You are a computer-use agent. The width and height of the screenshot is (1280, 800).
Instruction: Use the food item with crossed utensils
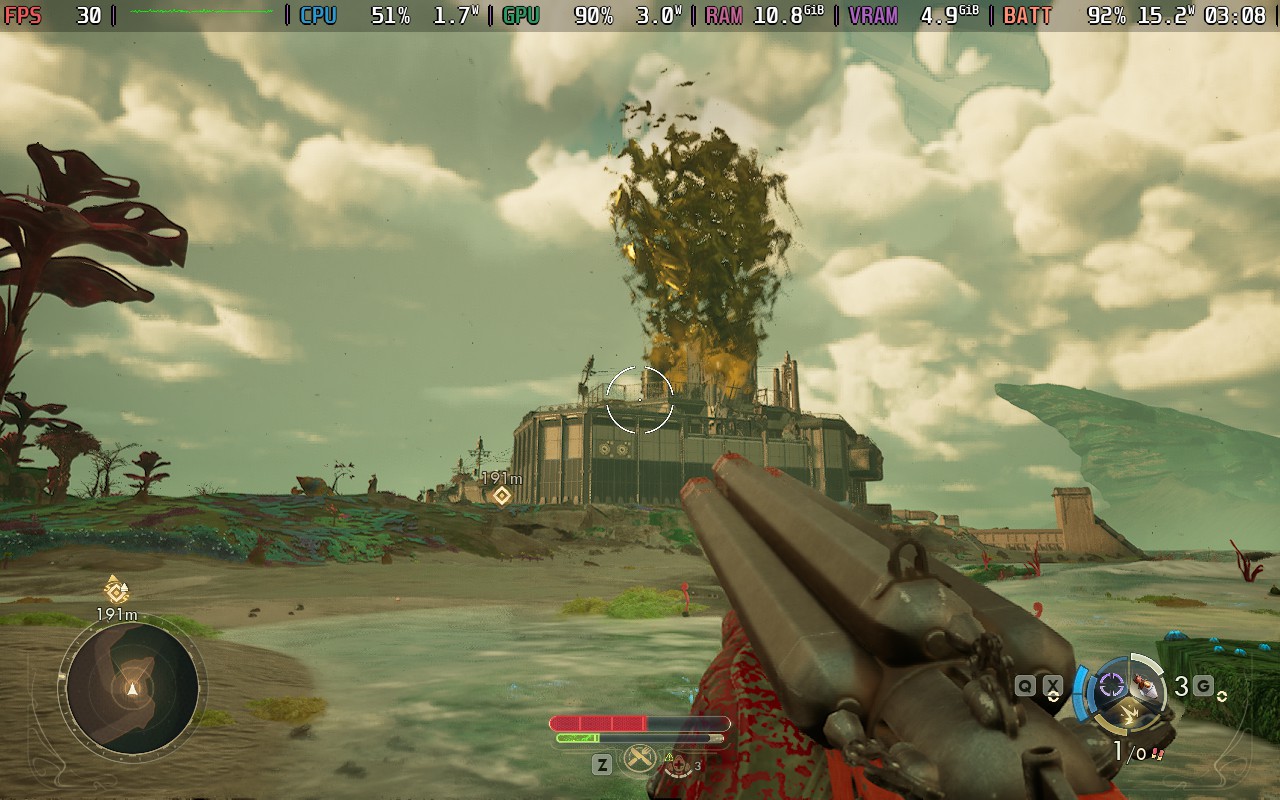click(x=639, y=760)
